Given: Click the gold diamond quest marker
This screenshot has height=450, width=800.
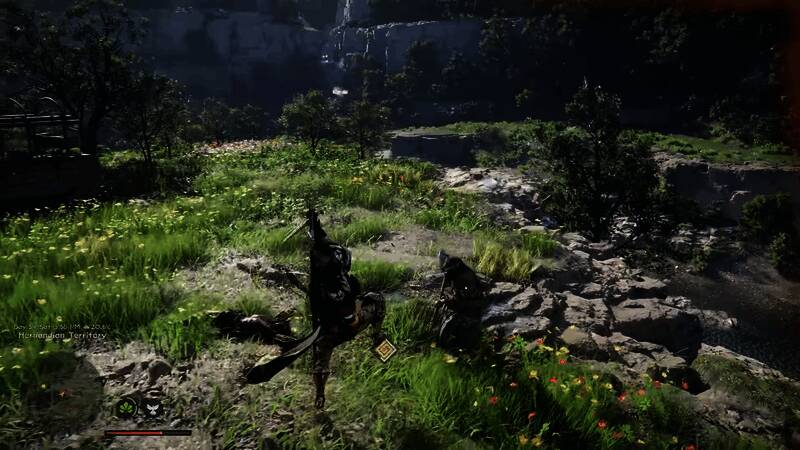Looking at the screenshot, I should [385, 349].
